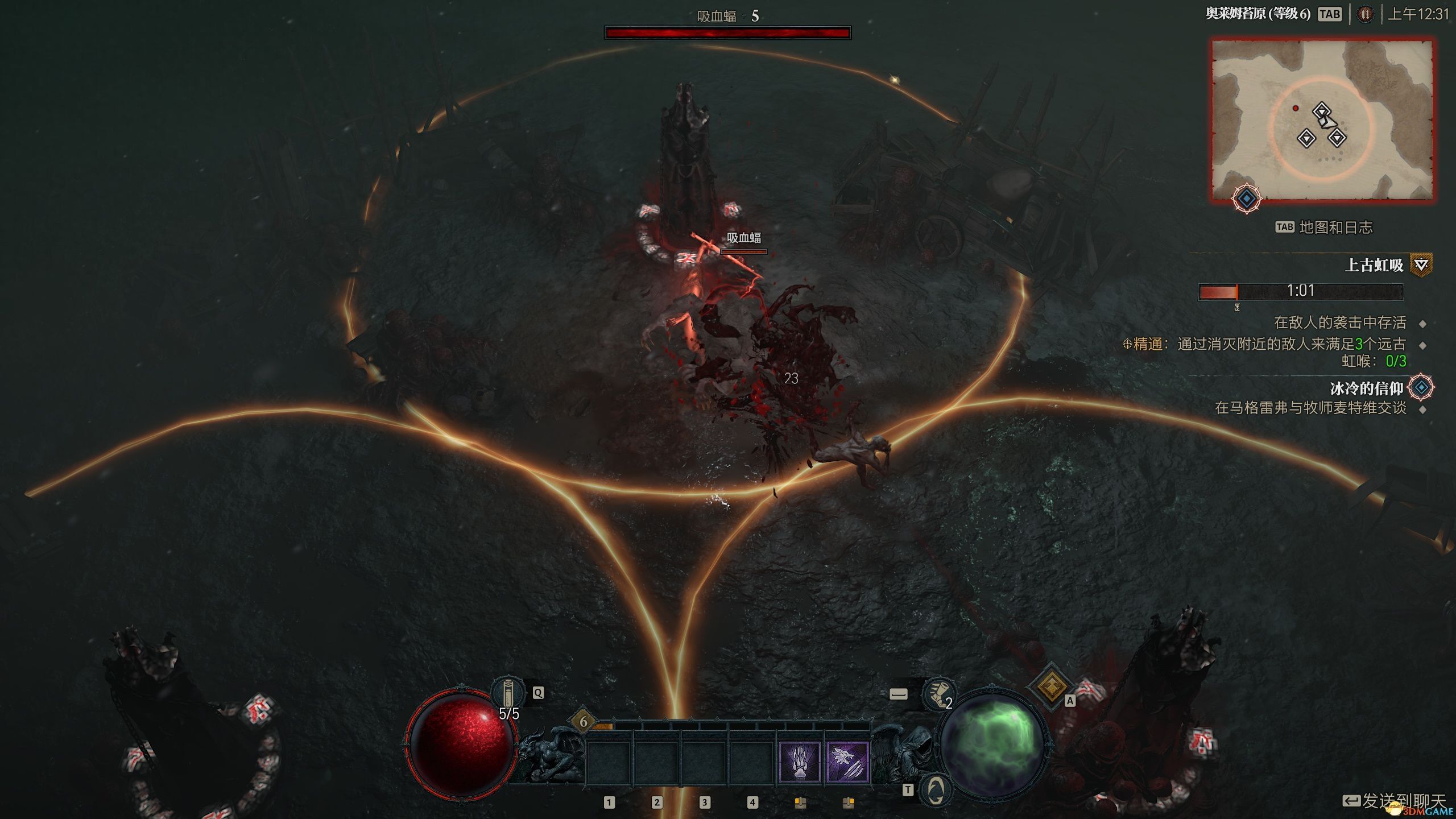Use the wolf head shred skill
The height and width of the screenshot is (819, 1456).
847,762
